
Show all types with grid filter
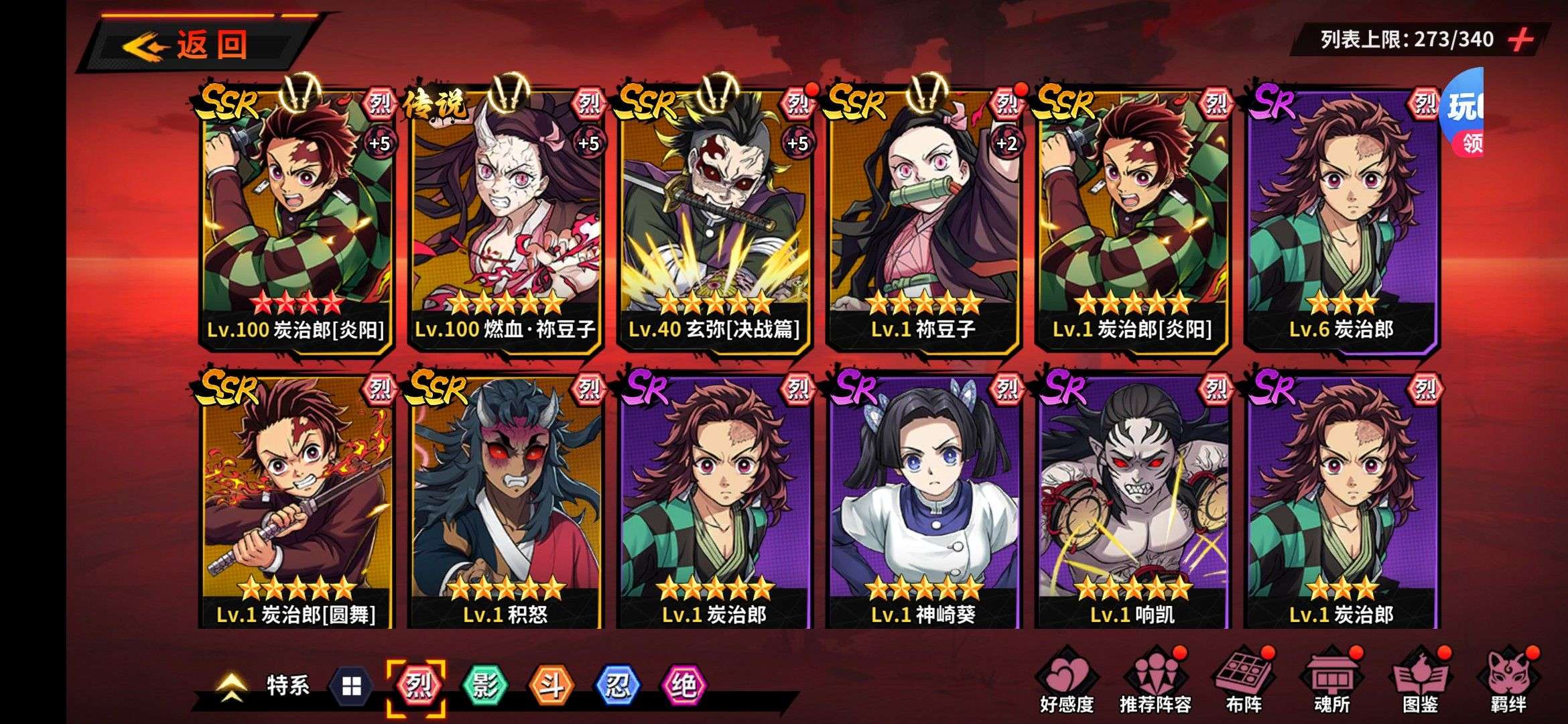[x=352, y=686]
